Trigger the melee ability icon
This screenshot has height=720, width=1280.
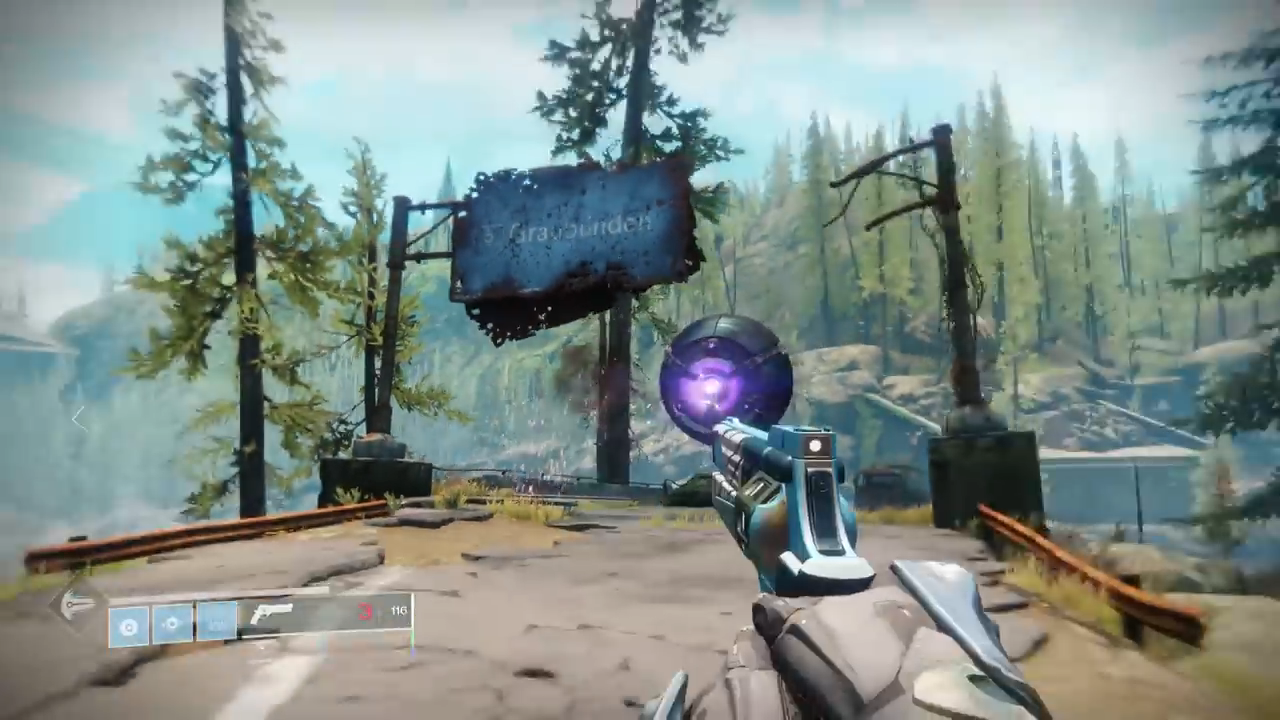(x=172, y=624)
